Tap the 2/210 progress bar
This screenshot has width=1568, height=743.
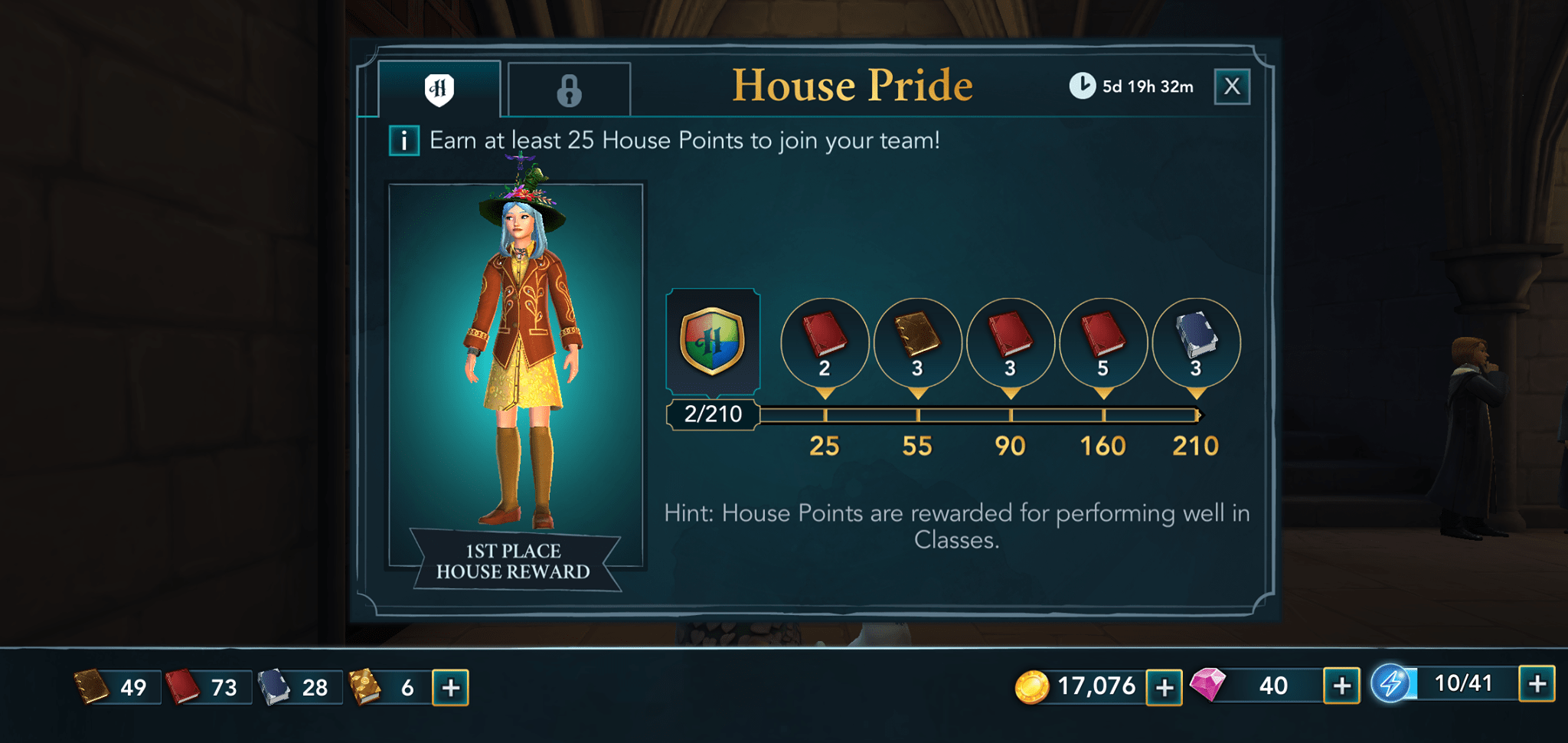713,414
